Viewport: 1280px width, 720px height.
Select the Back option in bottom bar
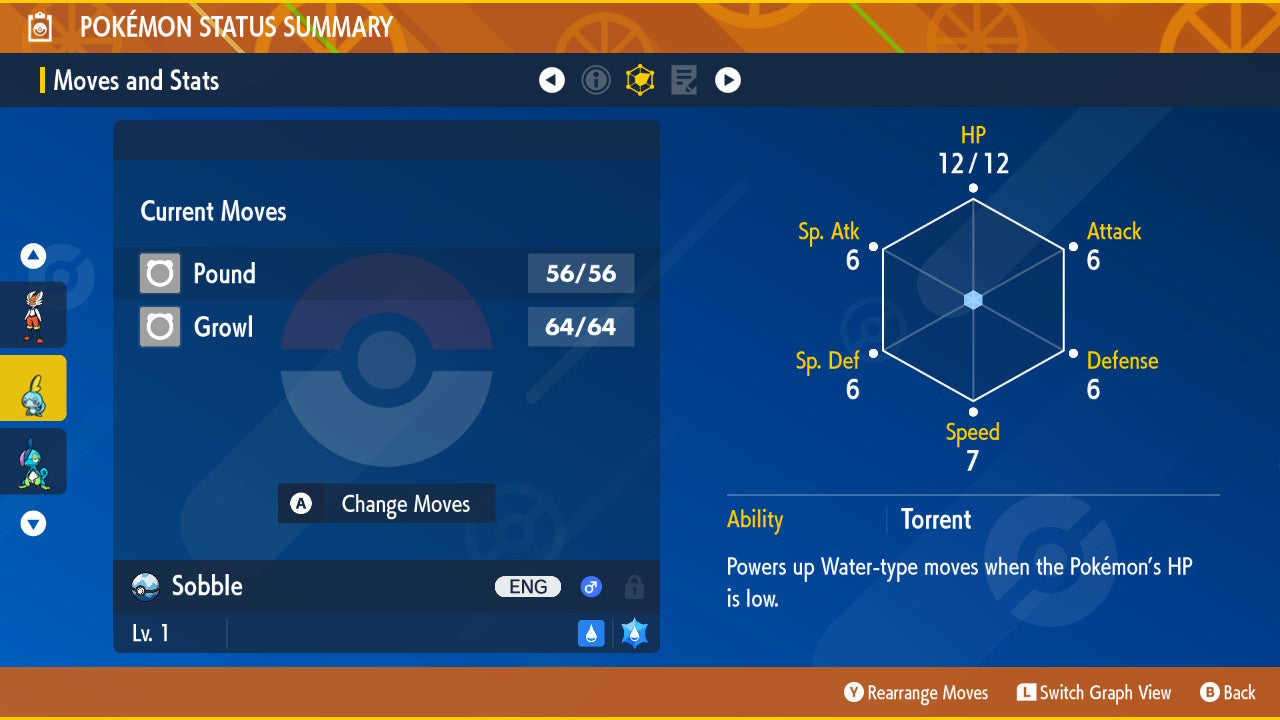[1228, 692]
